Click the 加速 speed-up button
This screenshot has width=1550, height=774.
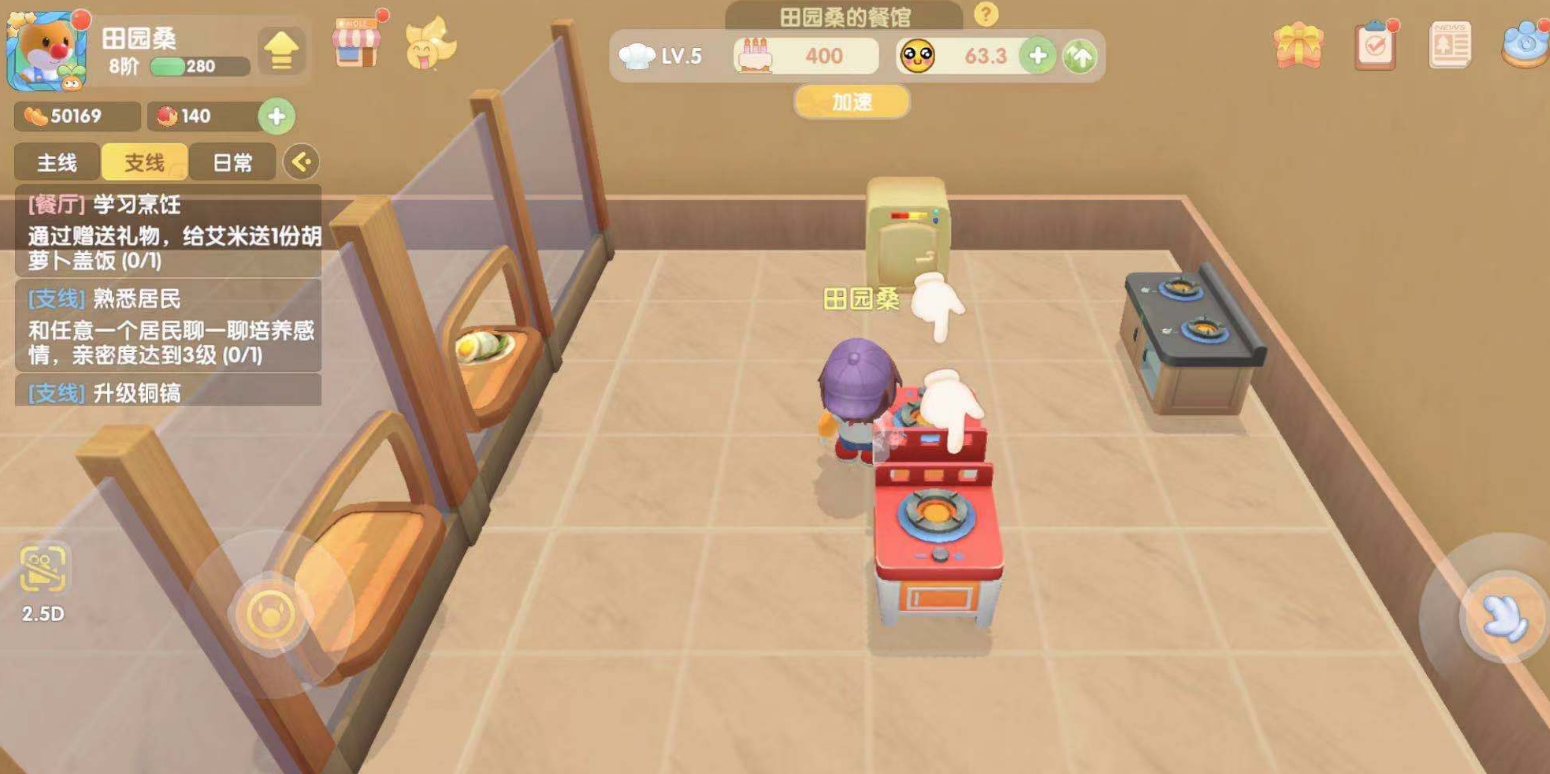852,102
